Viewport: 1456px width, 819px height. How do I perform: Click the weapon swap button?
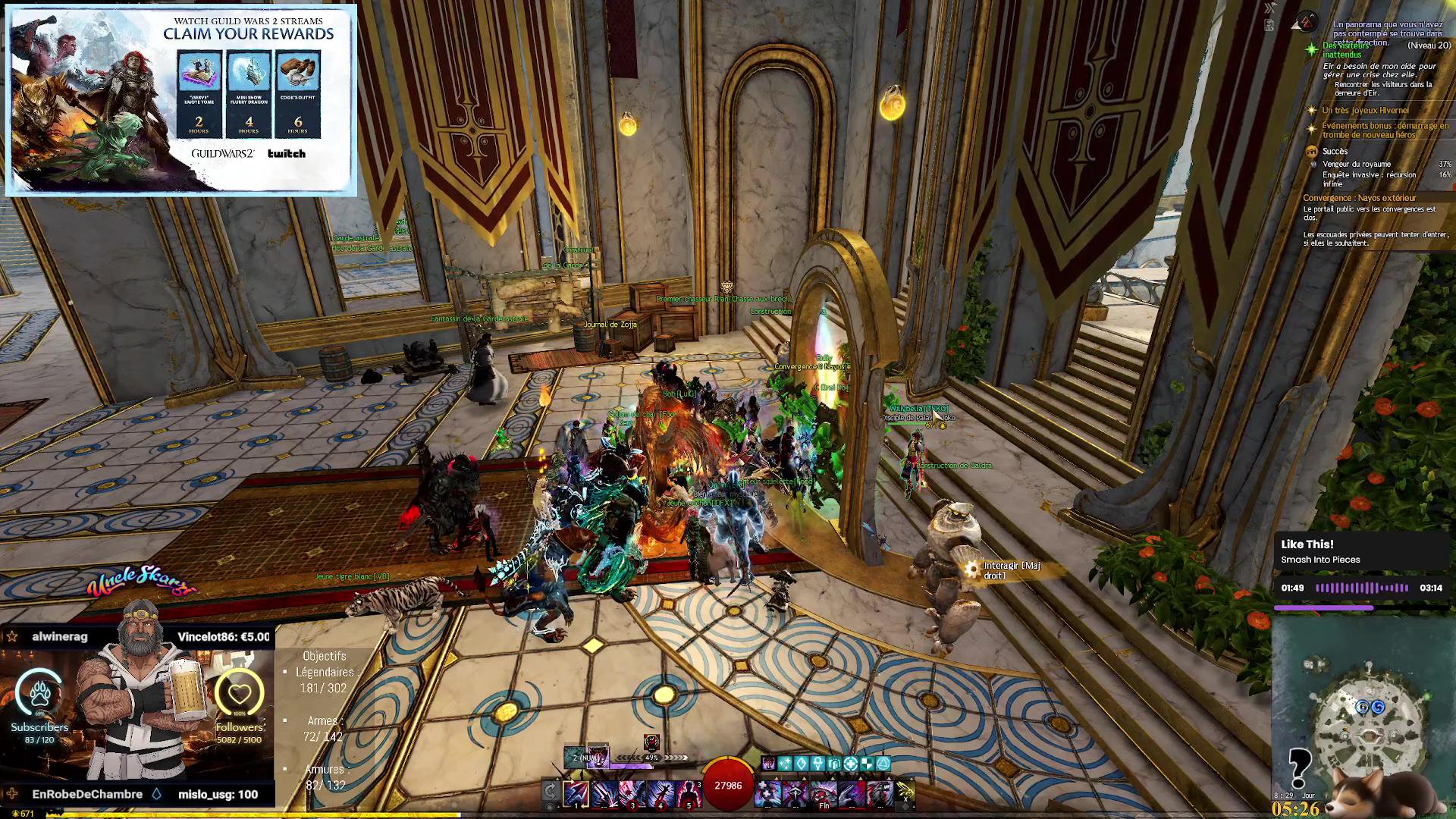point(551,792)
